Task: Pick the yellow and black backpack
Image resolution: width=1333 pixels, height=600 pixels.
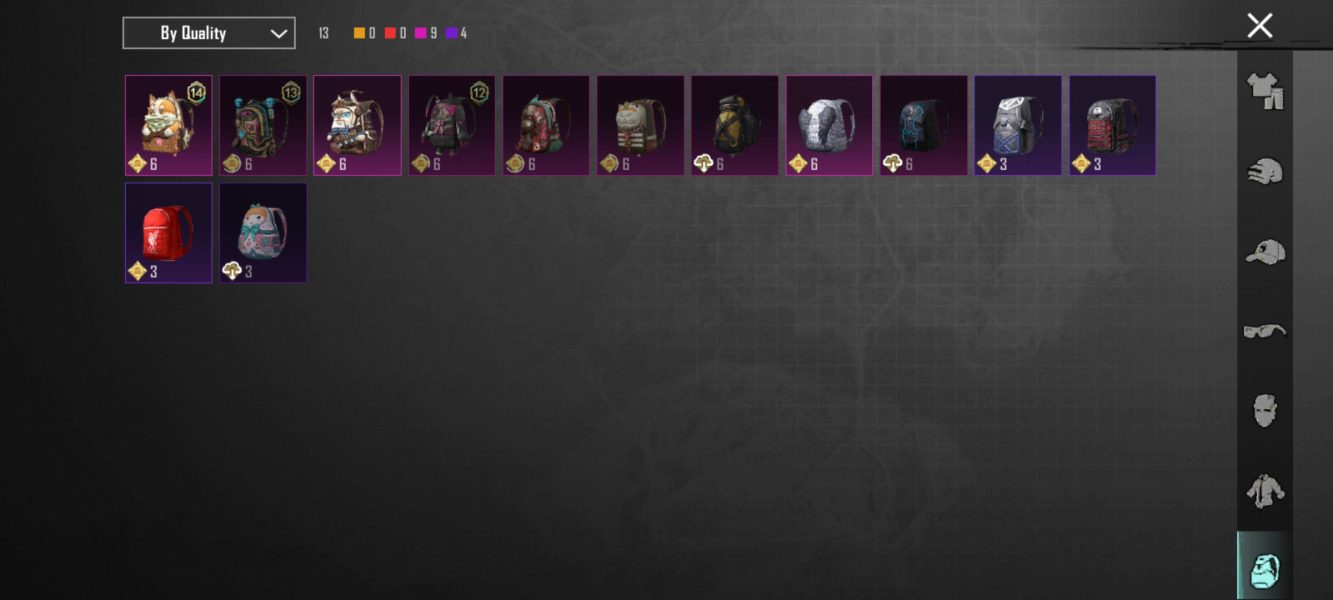Action: point(735,125)
